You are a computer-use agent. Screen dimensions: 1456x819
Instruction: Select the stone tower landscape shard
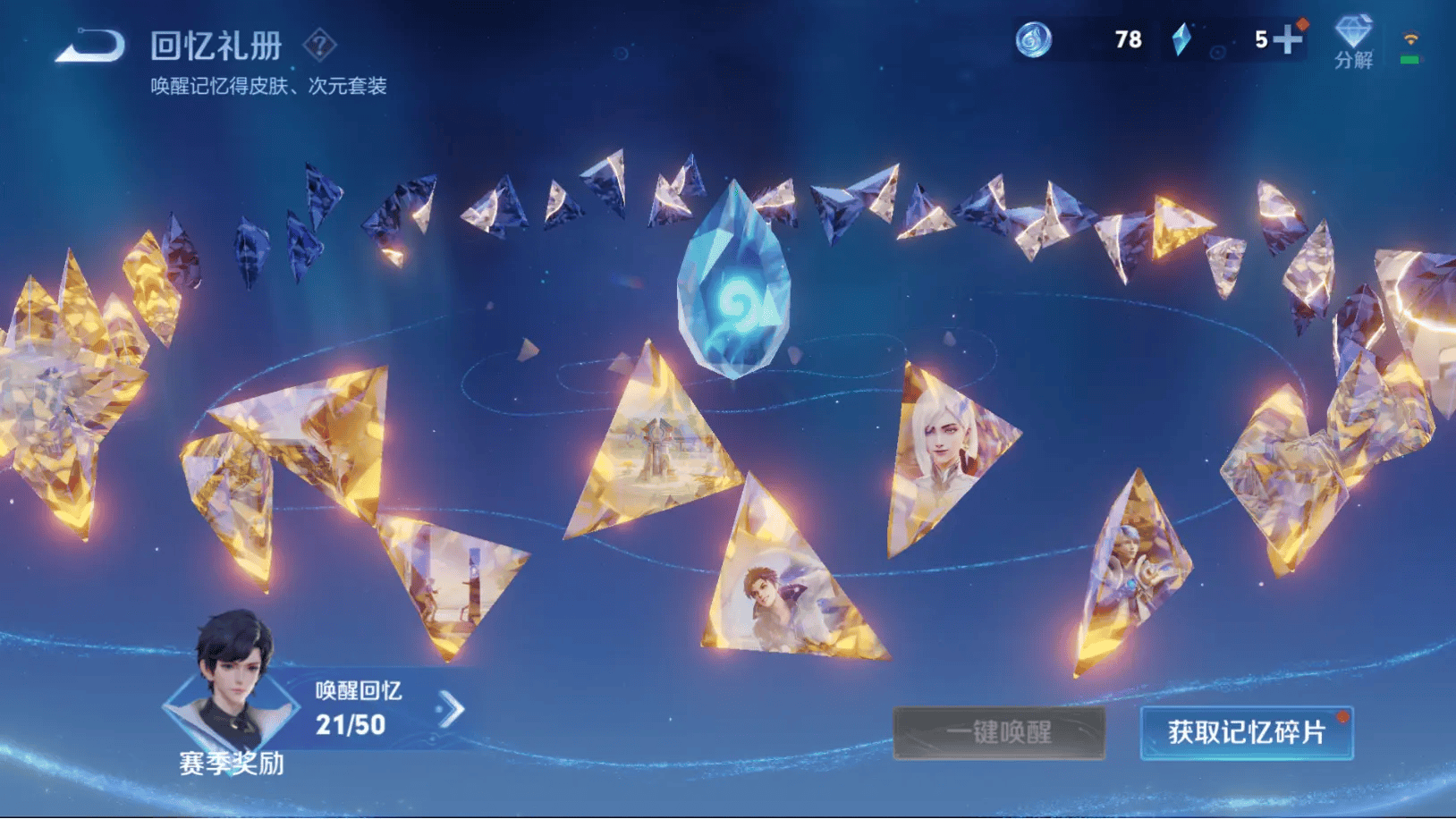[x=657, y=447]
